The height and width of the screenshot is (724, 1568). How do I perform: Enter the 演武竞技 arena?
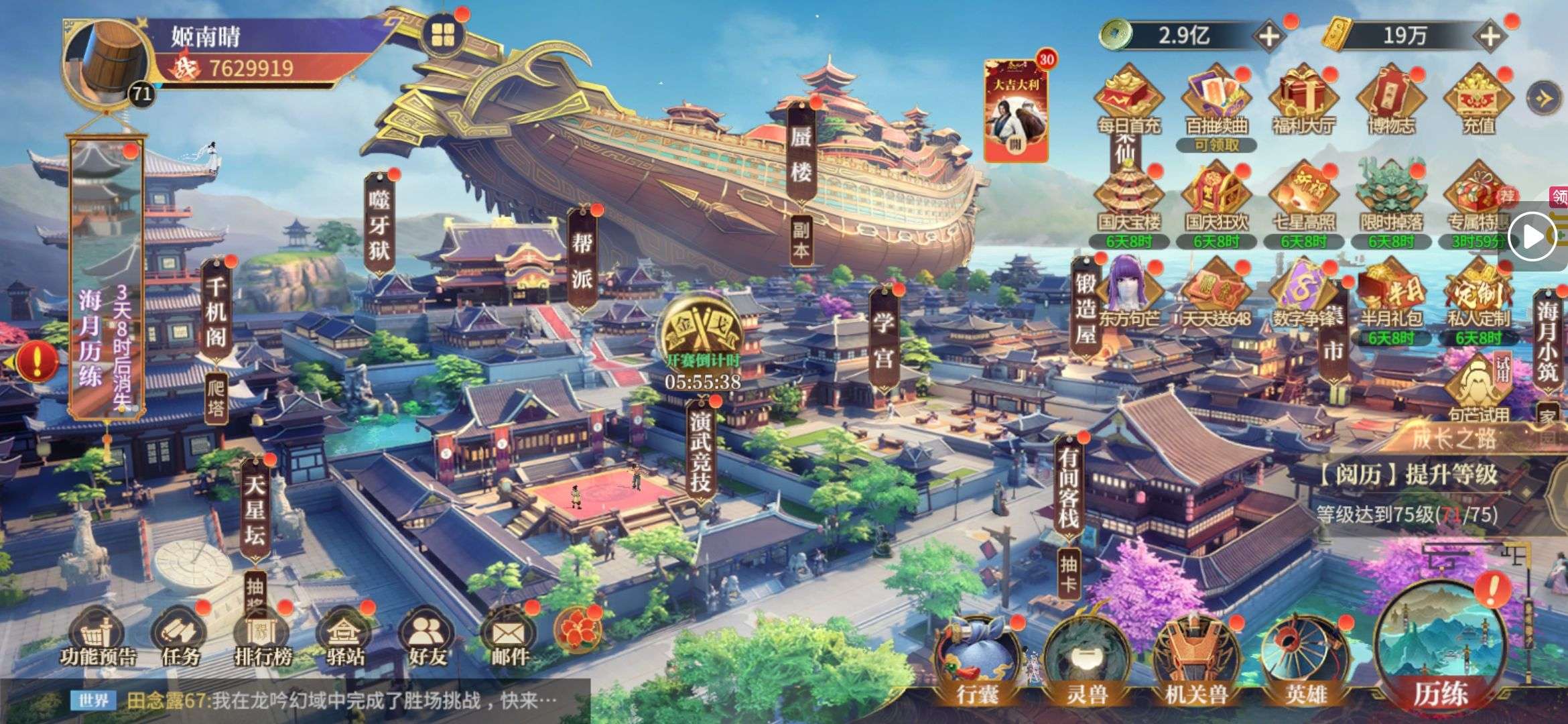click(x=700, y=449)
